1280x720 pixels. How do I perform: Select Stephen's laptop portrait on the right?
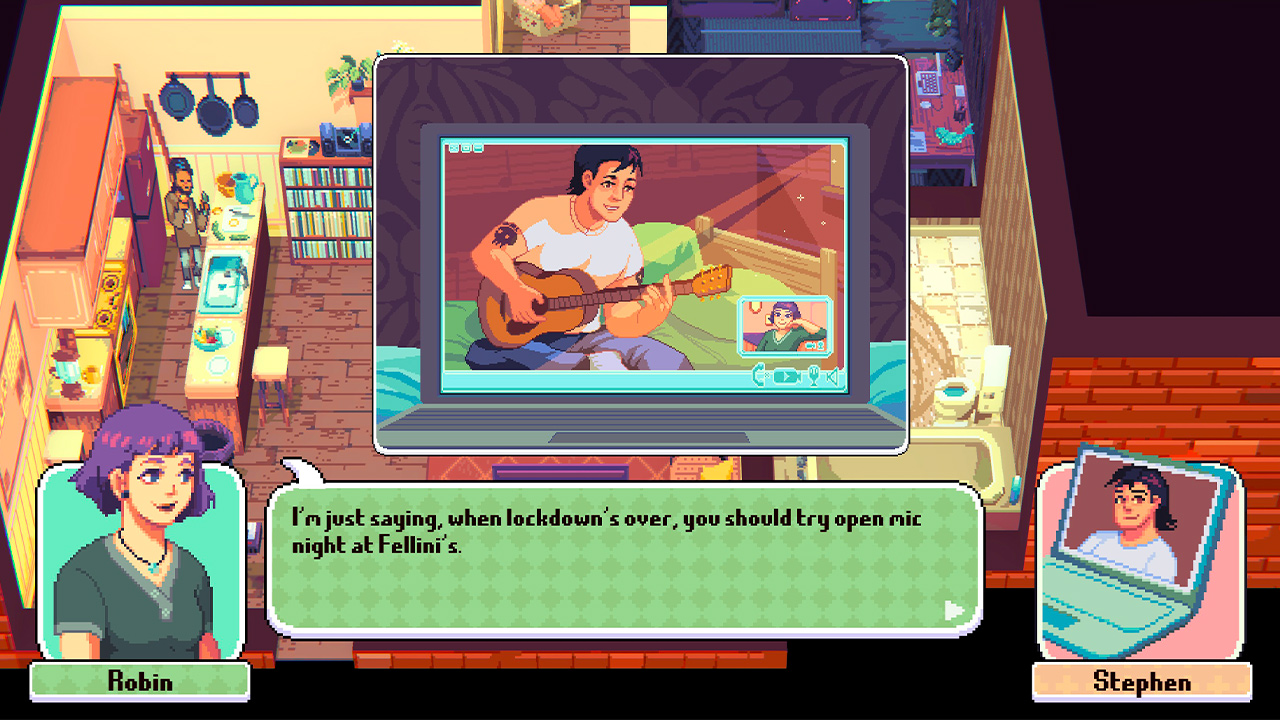(1140, 550)
